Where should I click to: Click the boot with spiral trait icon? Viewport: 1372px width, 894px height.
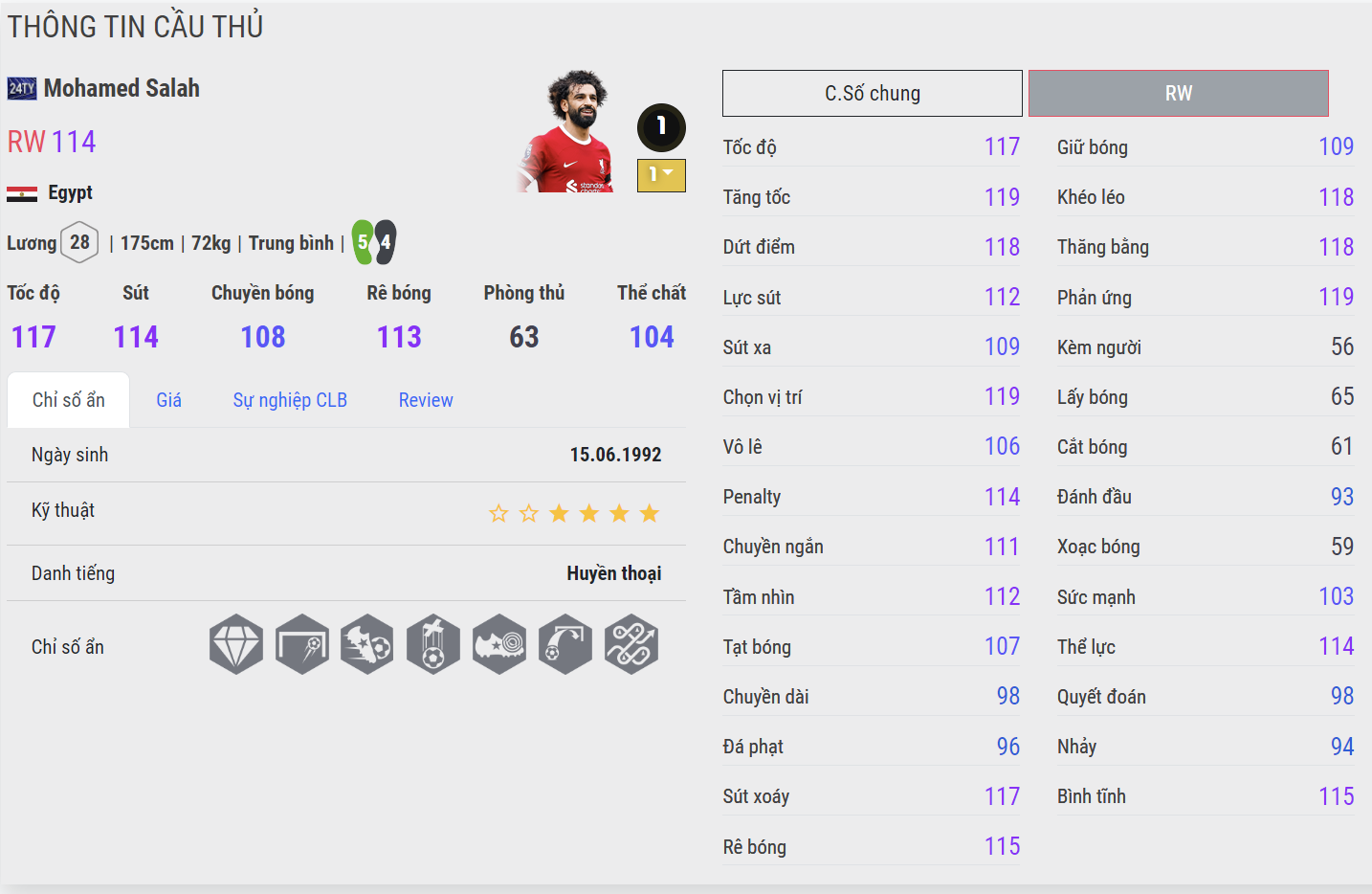(x=499, y=644)
